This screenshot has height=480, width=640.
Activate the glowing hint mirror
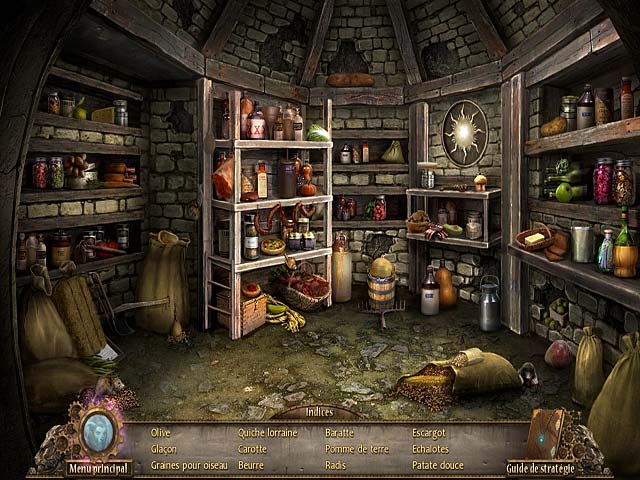(x=99, y=430)
